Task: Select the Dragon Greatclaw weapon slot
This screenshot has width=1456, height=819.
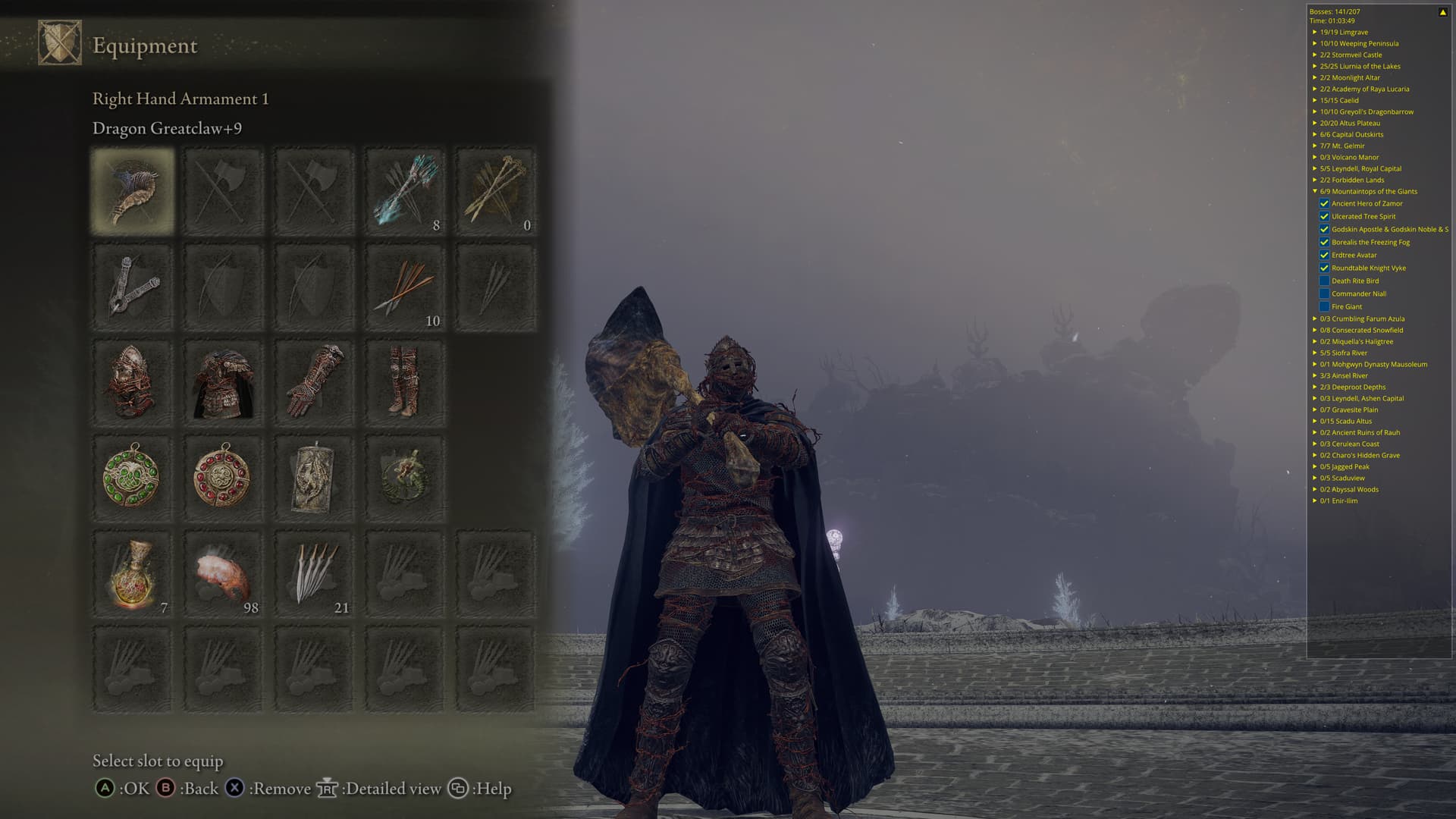Action: pos(133,191)
